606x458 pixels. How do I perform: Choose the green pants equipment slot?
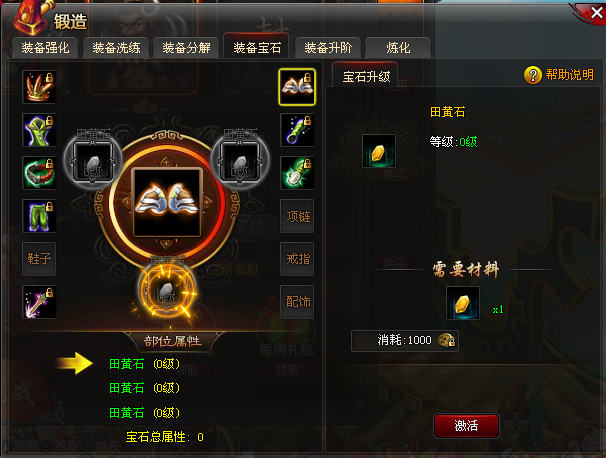pyautogui.click(x=38, y=216)
